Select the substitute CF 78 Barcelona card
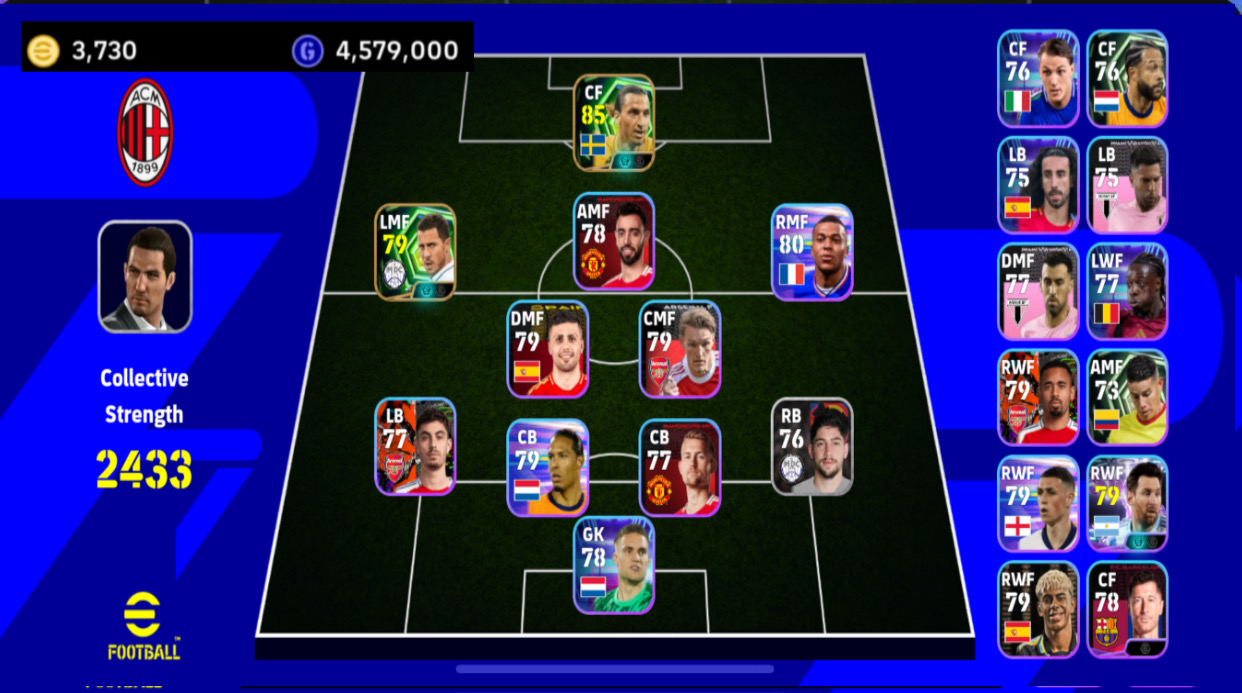Image resolution: width=1242 pixels, height=693 pixels. tap(1127, 609)
